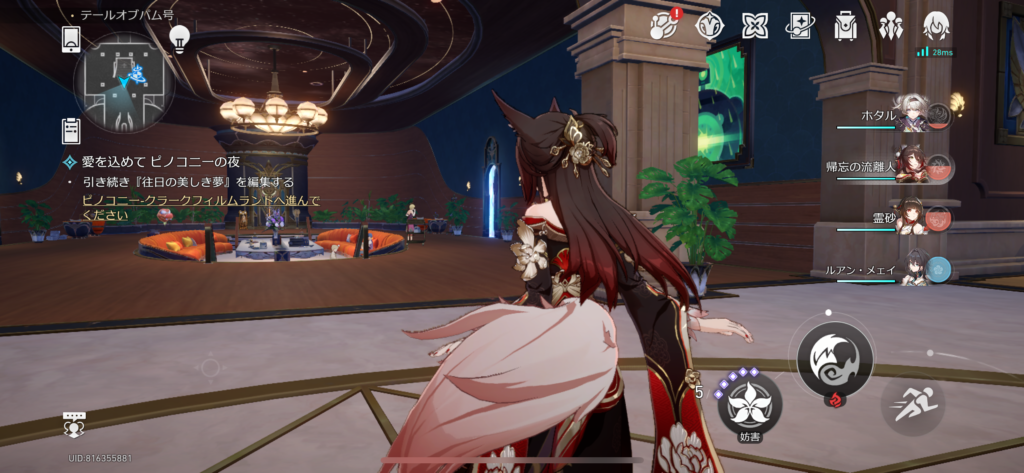Viewport: 1024px width, 473px height.
Task: Open the star card warp icon
Action: [x=800, y=26]
